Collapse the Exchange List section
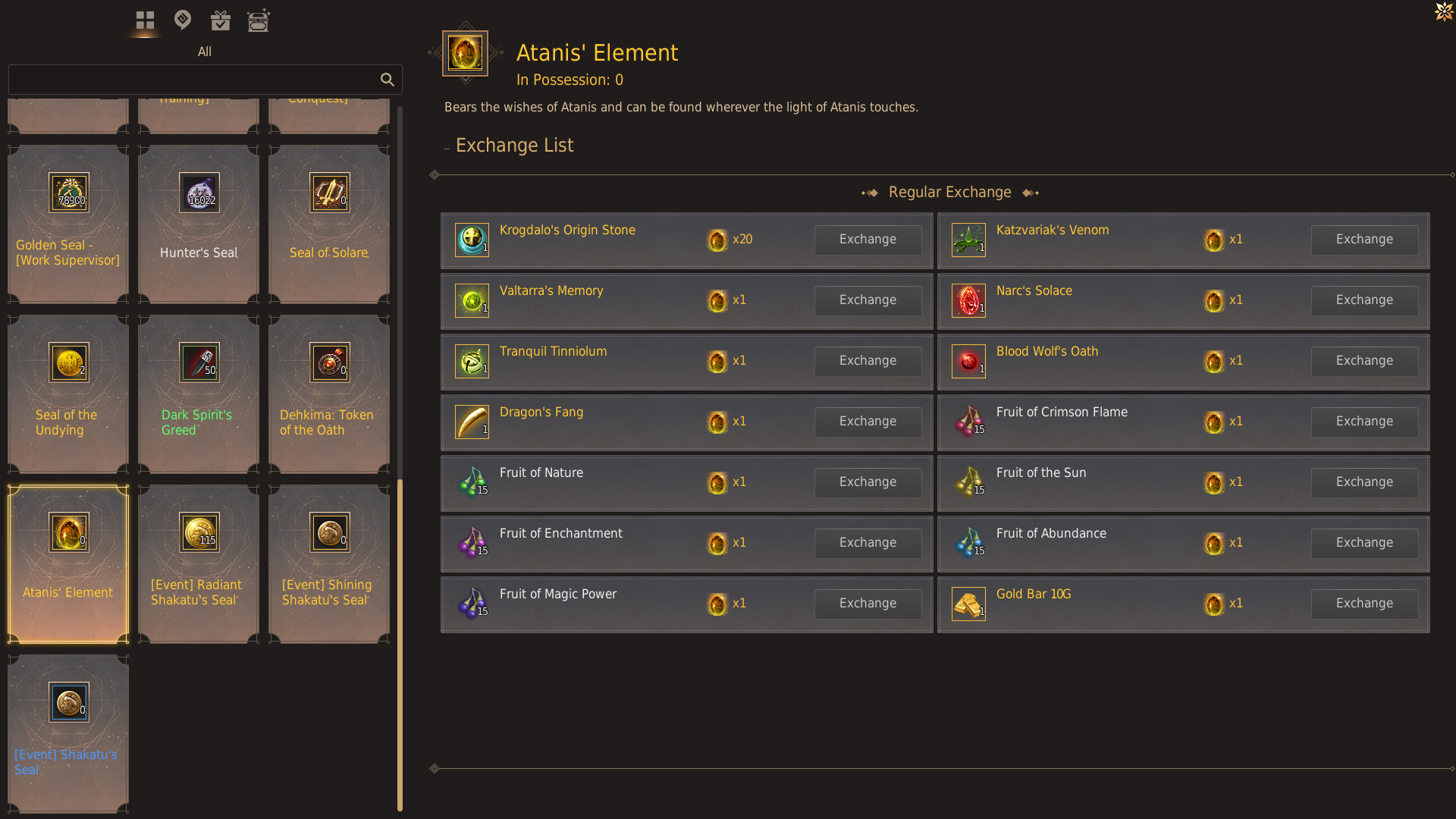This screenshot has width=1456, height=819. (446, 146)
